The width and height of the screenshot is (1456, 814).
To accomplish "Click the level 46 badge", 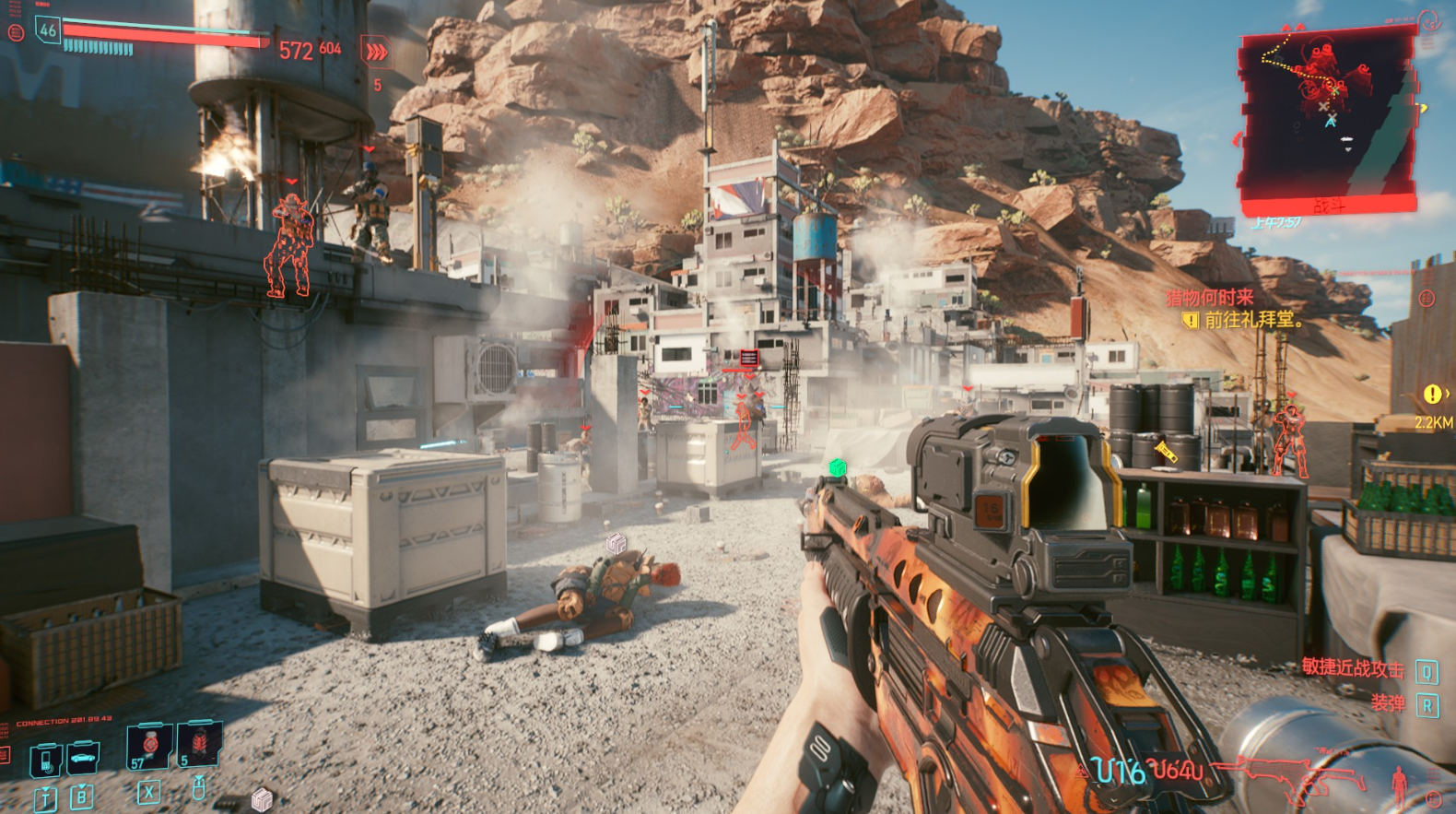I will coord(47,29).
